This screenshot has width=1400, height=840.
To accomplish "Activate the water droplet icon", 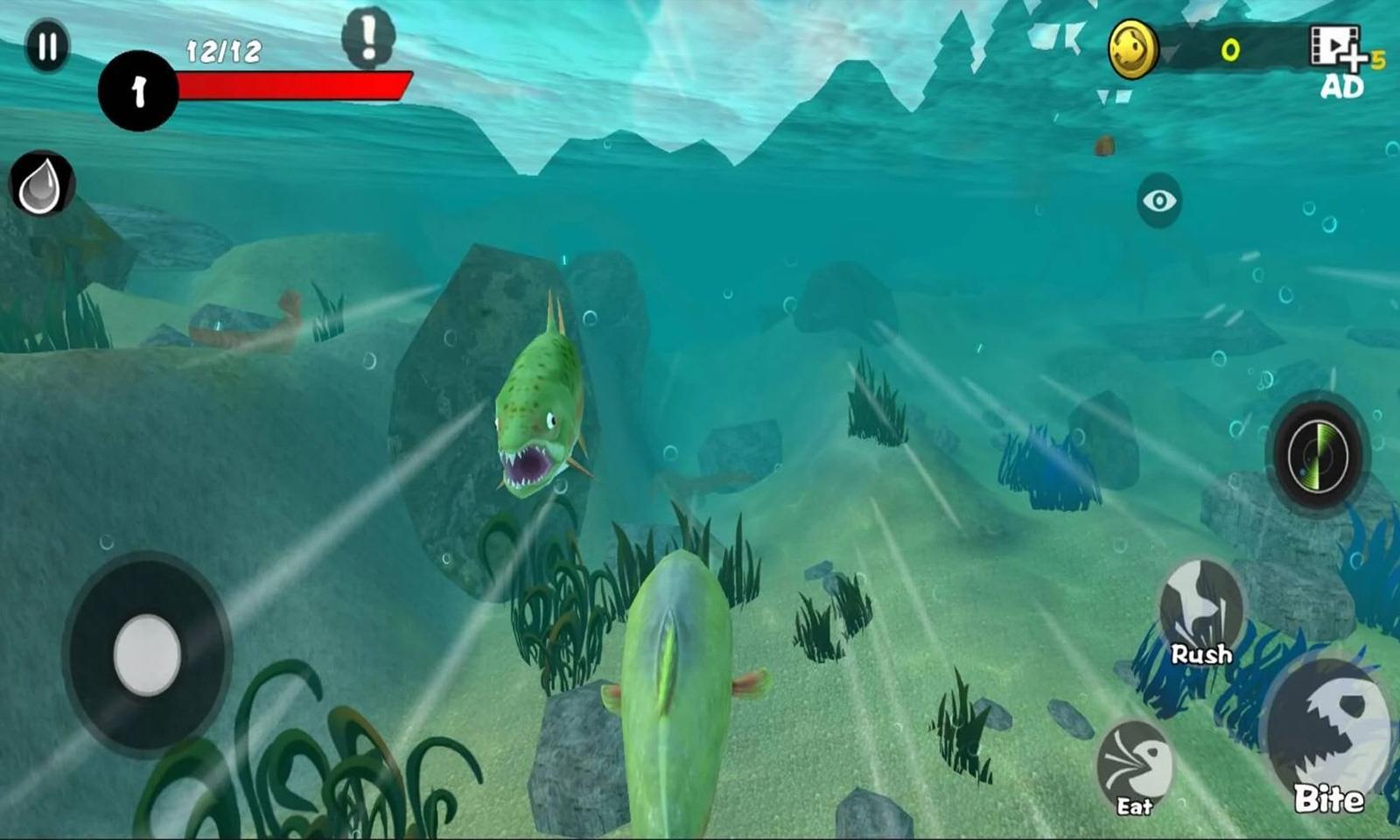I will tap(41, 185).
